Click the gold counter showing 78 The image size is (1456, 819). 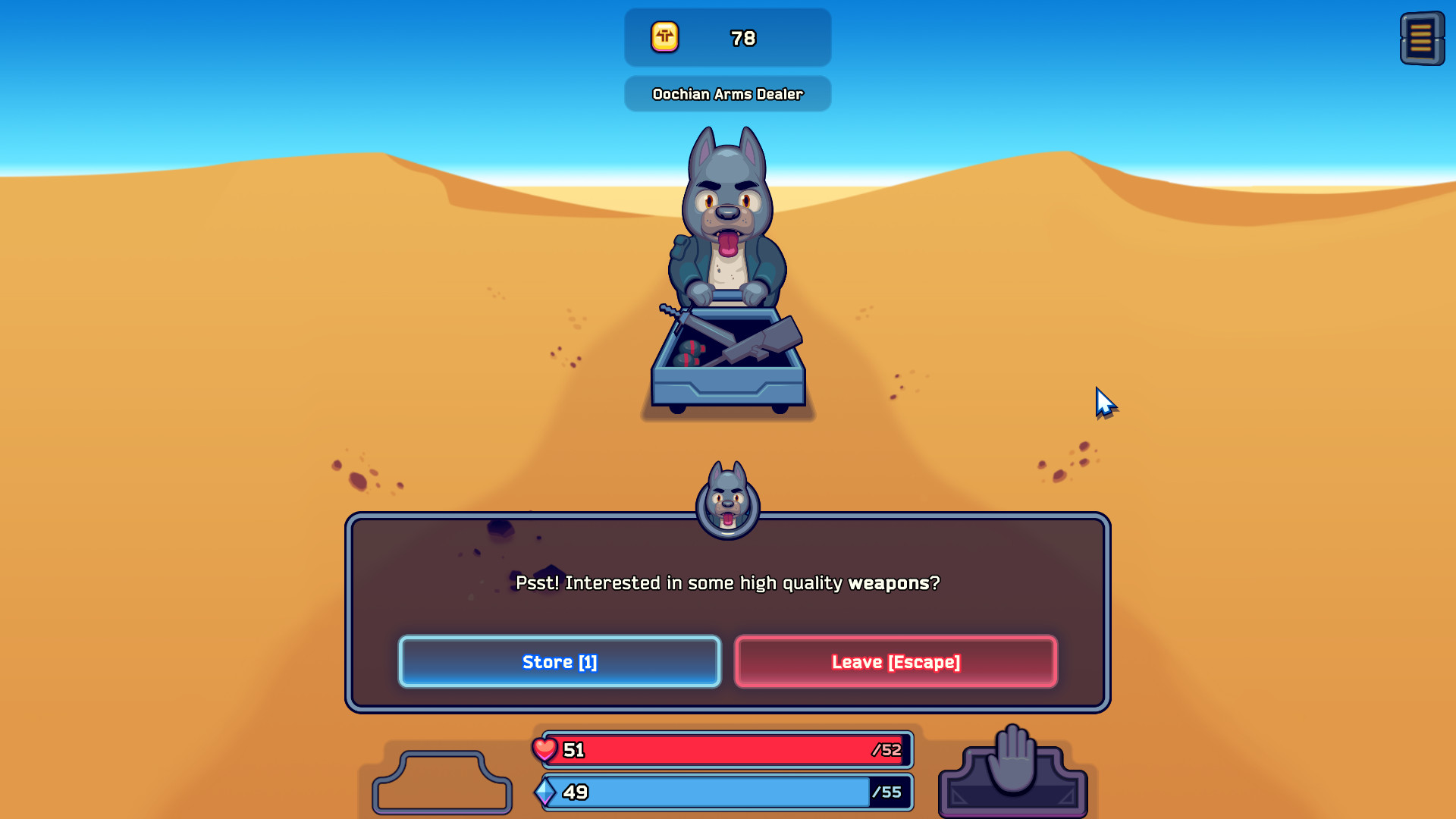(x=742, y=37)
